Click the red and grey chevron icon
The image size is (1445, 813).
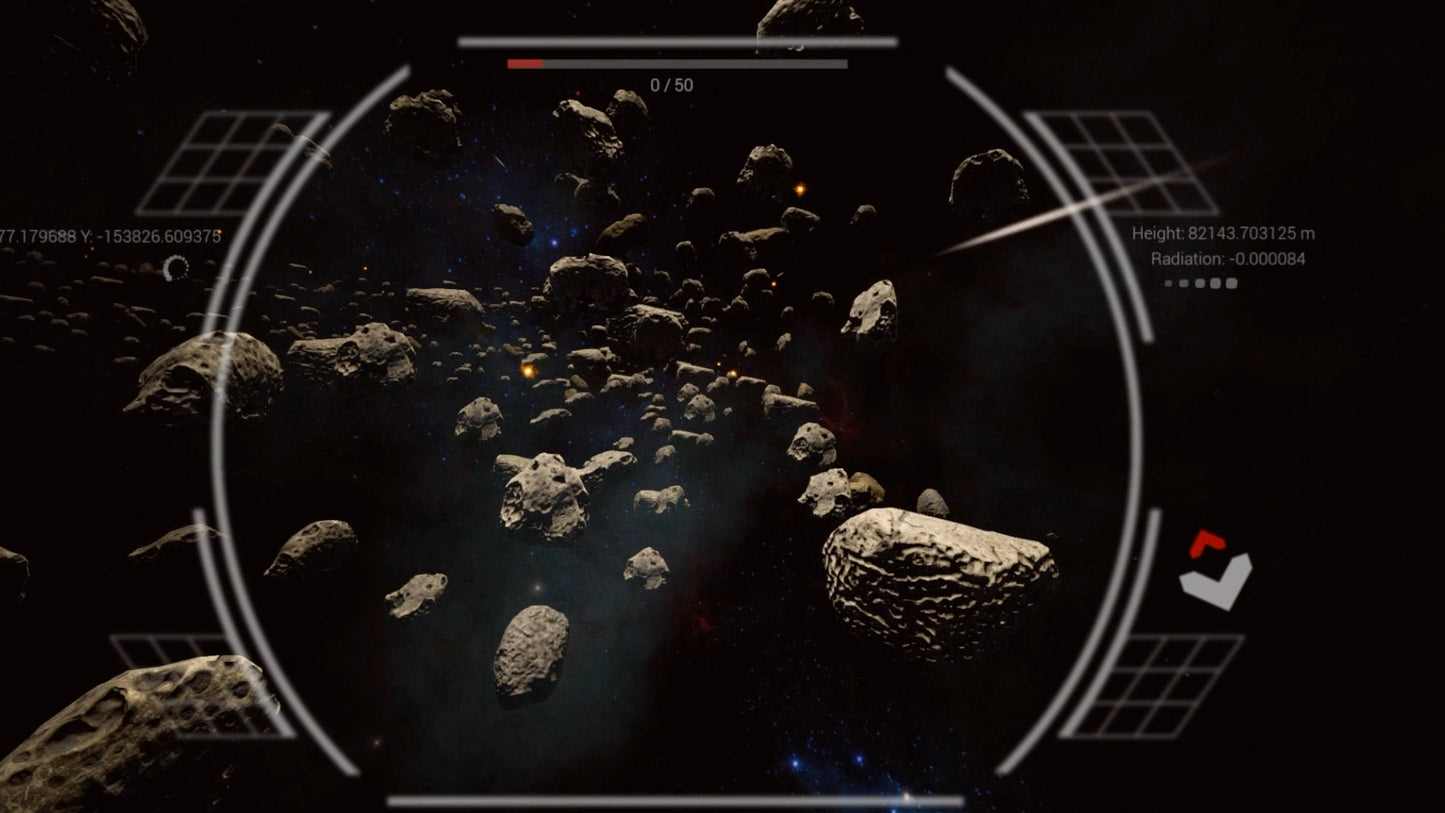pos(1214,570)
